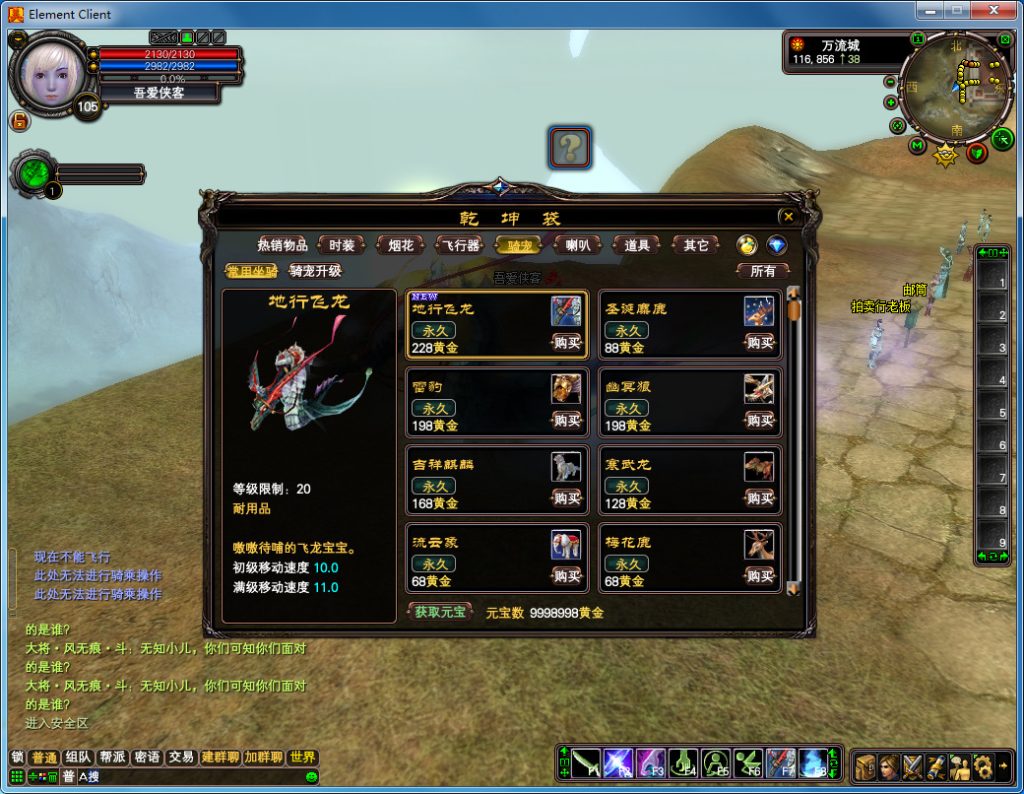Screen dimensions: 1024x794
Task: Open the 所有 filter dropdown
Action: [x=763, y=271]
